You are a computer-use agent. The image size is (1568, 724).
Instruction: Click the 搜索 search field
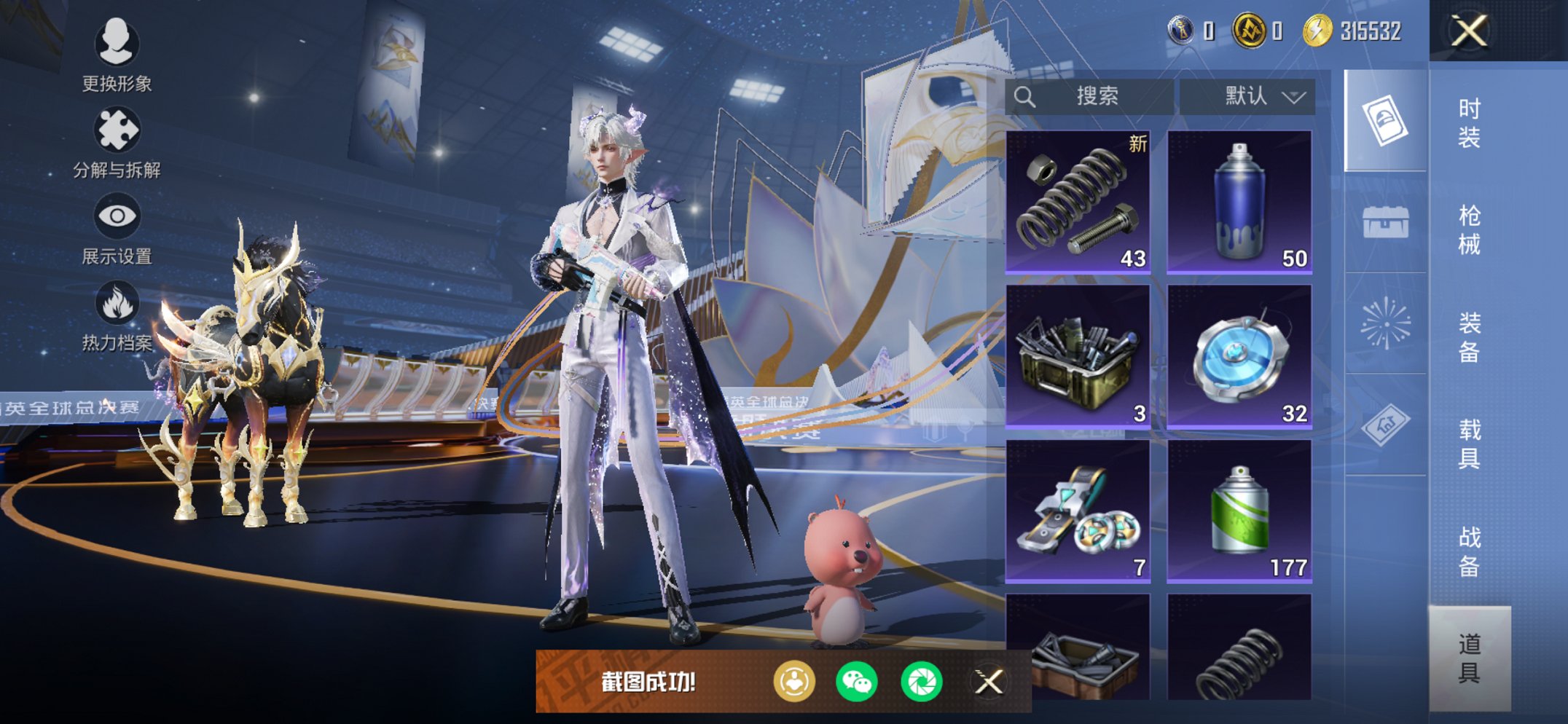point(1089,96)
